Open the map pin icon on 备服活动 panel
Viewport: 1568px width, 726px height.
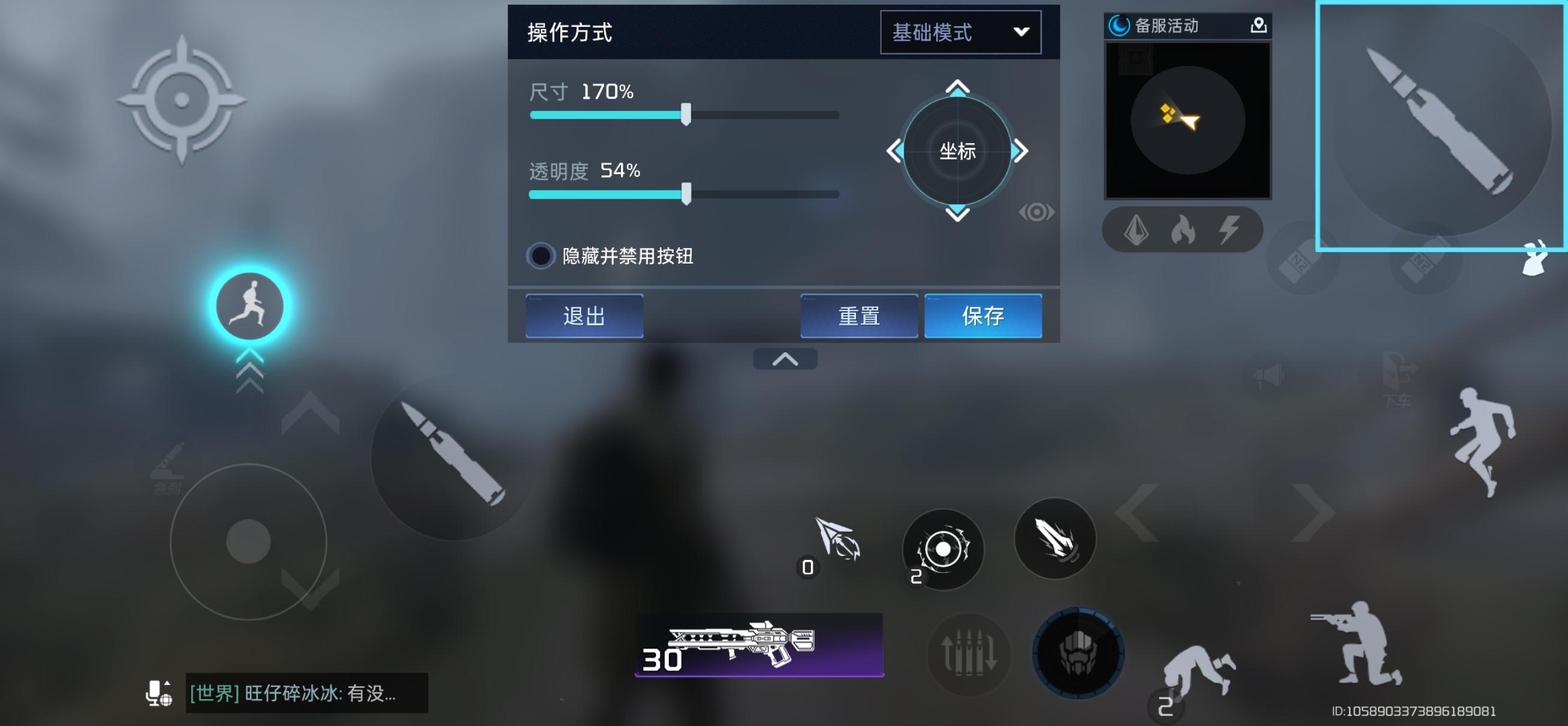[1258, 26]
